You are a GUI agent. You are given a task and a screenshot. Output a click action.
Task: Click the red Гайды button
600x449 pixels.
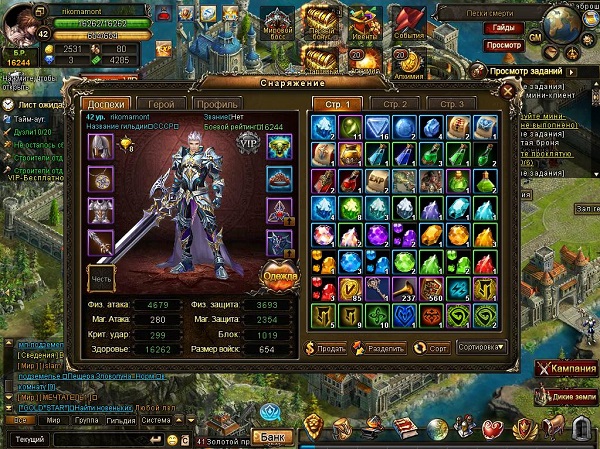coord(503,29)
